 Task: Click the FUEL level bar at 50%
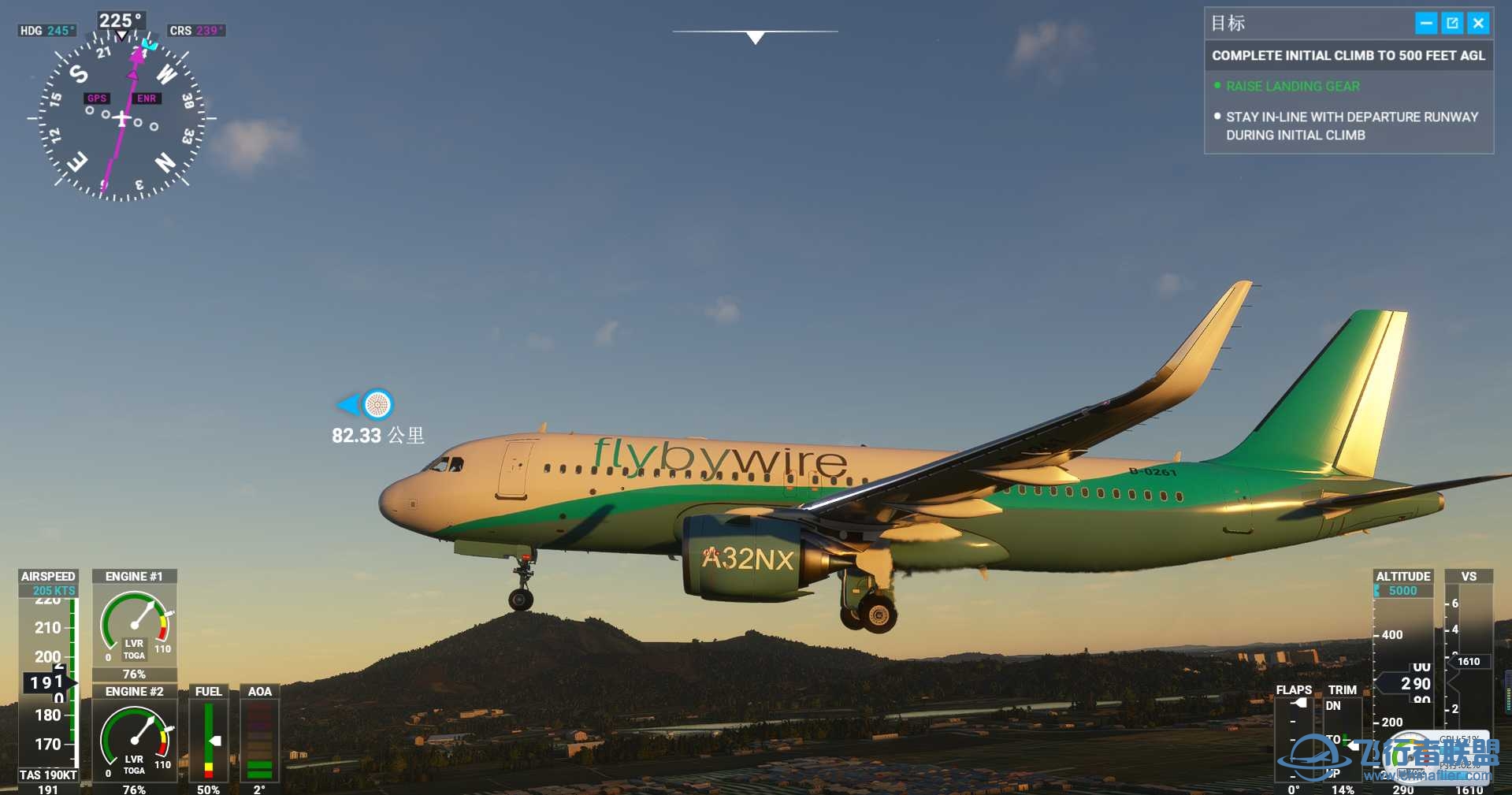tap(208, 739)
